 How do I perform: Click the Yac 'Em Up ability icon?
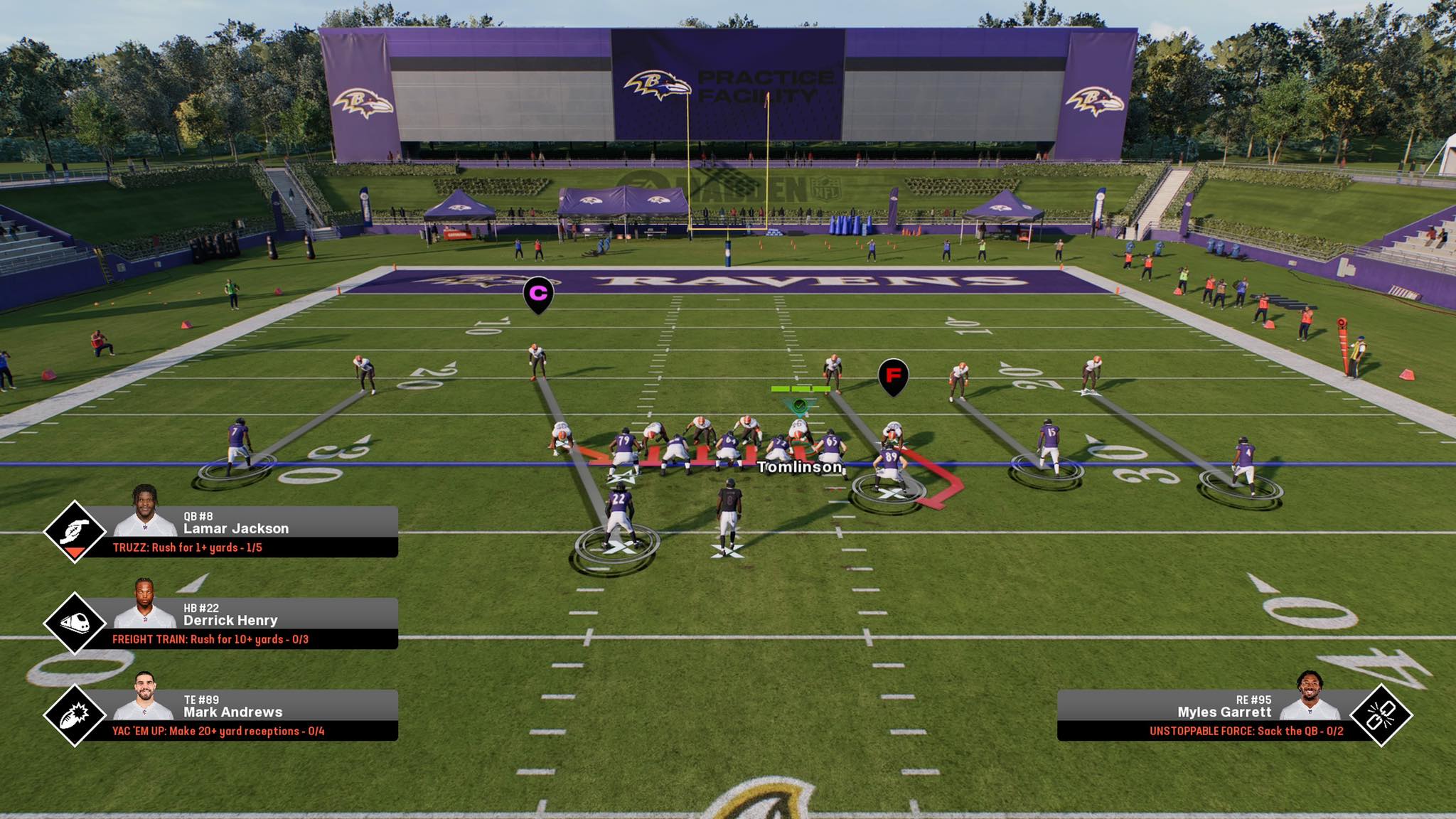[75, 715]
